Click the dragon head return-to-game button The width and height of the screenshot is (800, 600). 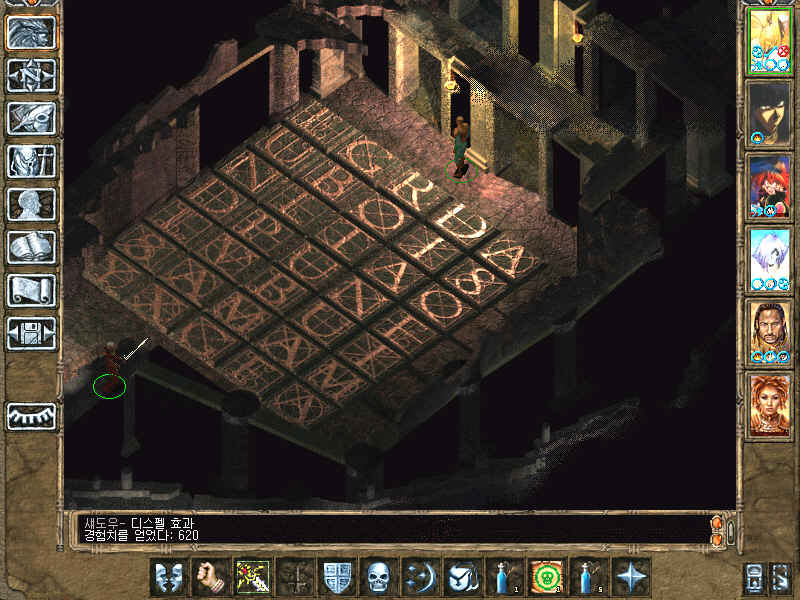(31, 33)
